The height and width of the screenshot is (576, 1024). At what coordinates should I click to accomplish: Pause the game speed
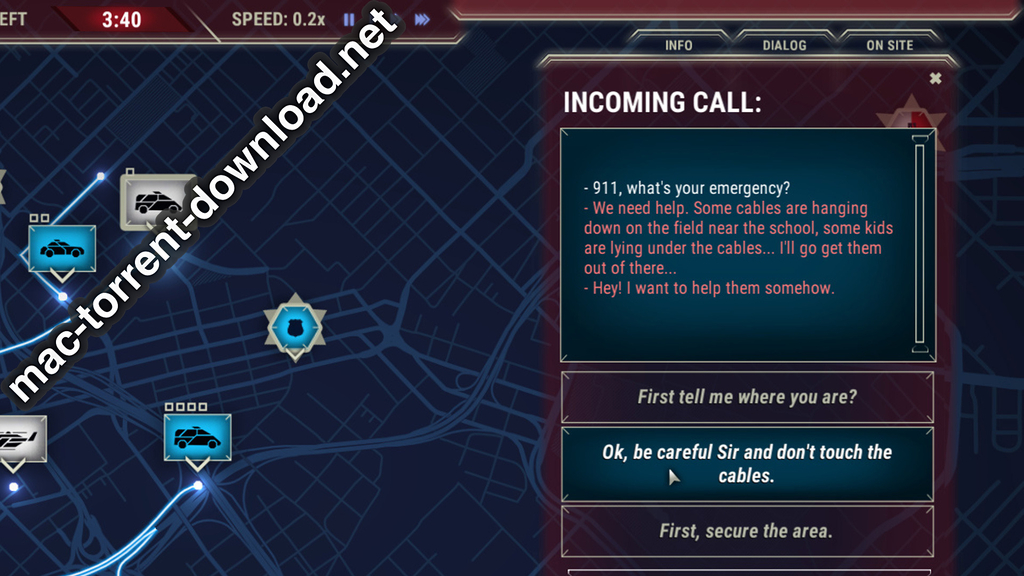click(x=349, y=20)
